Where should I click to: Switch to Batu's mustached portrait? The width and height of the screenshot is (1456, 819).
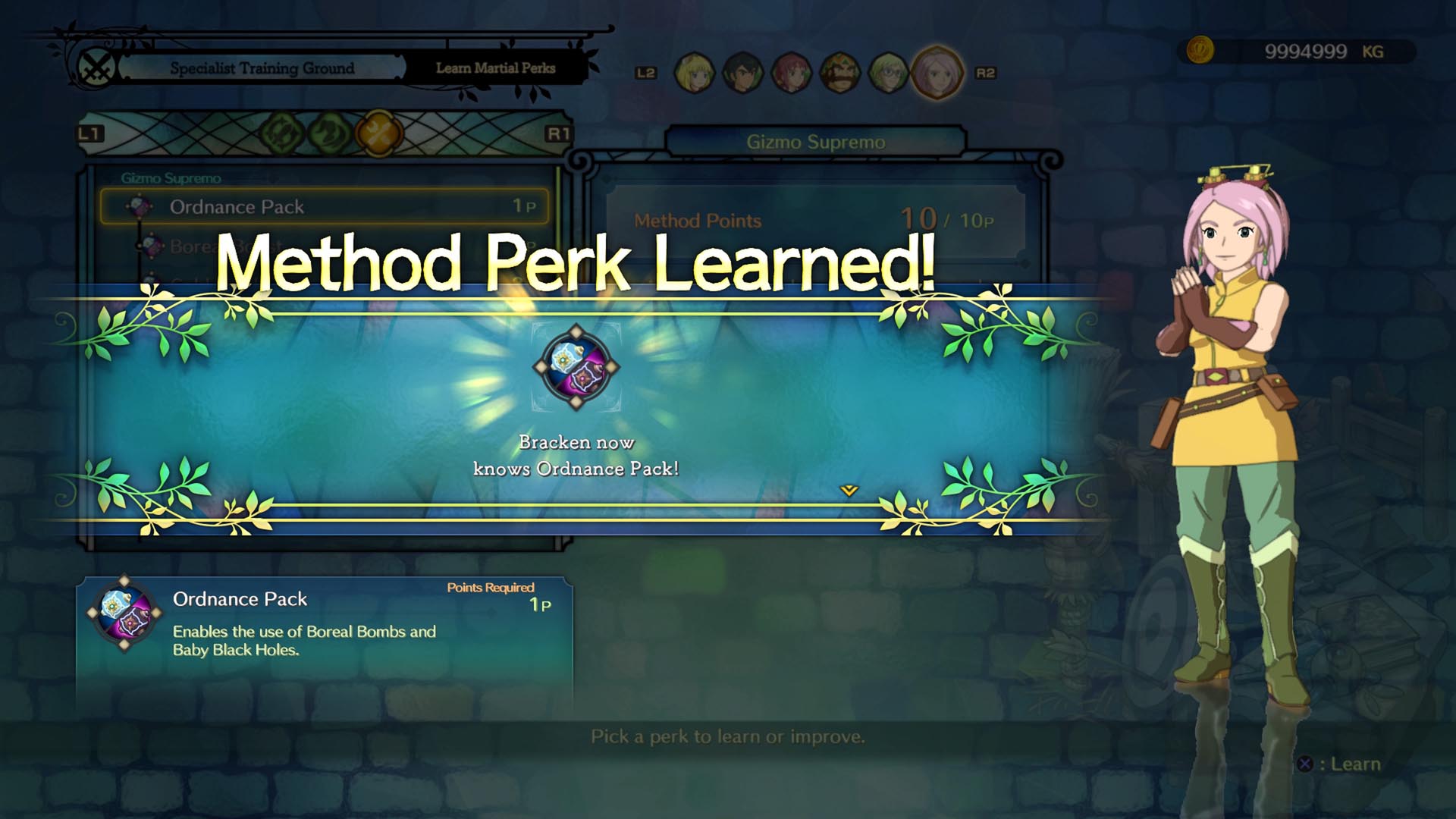[839, 73]
